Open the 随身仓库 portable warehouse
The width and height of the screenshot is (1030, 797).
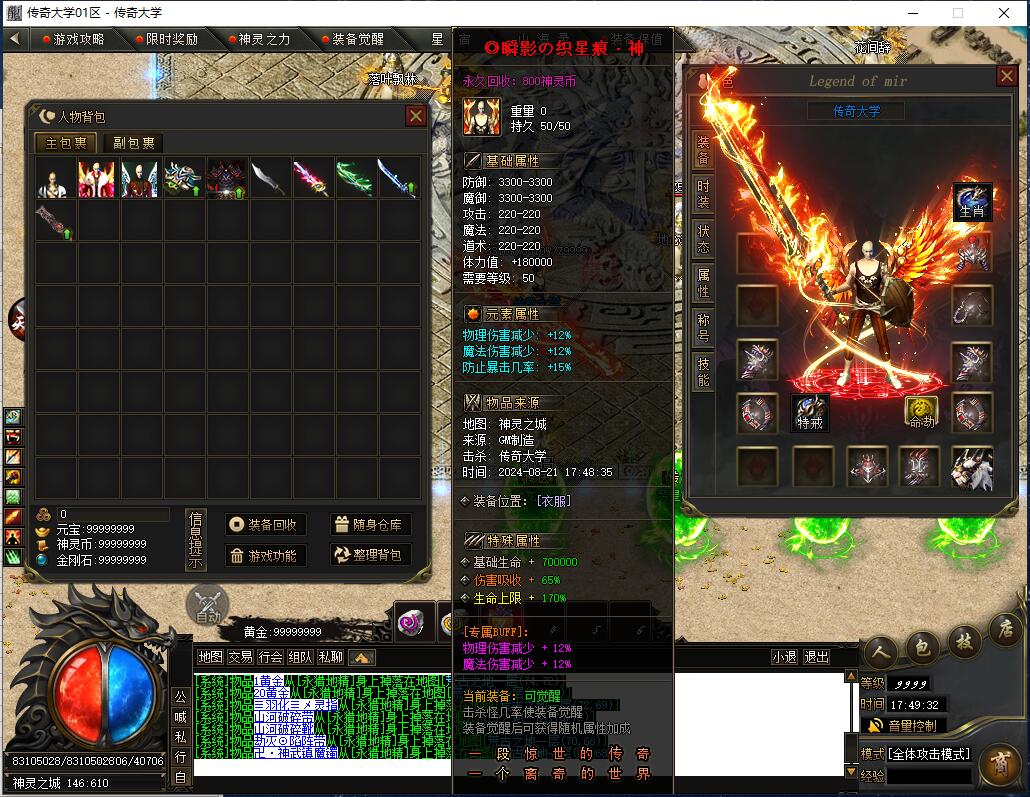coord(369,525)
